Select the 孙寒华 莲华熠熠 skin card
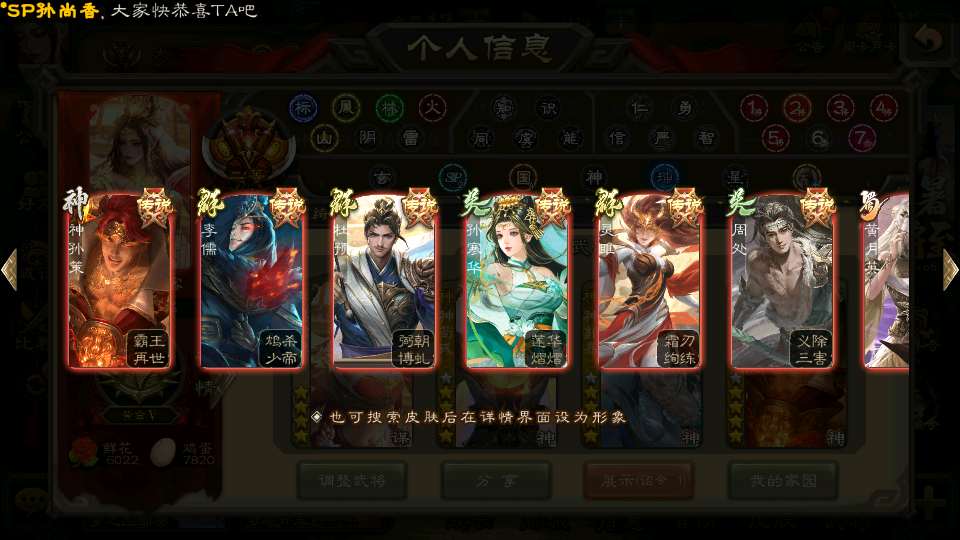 517,281
